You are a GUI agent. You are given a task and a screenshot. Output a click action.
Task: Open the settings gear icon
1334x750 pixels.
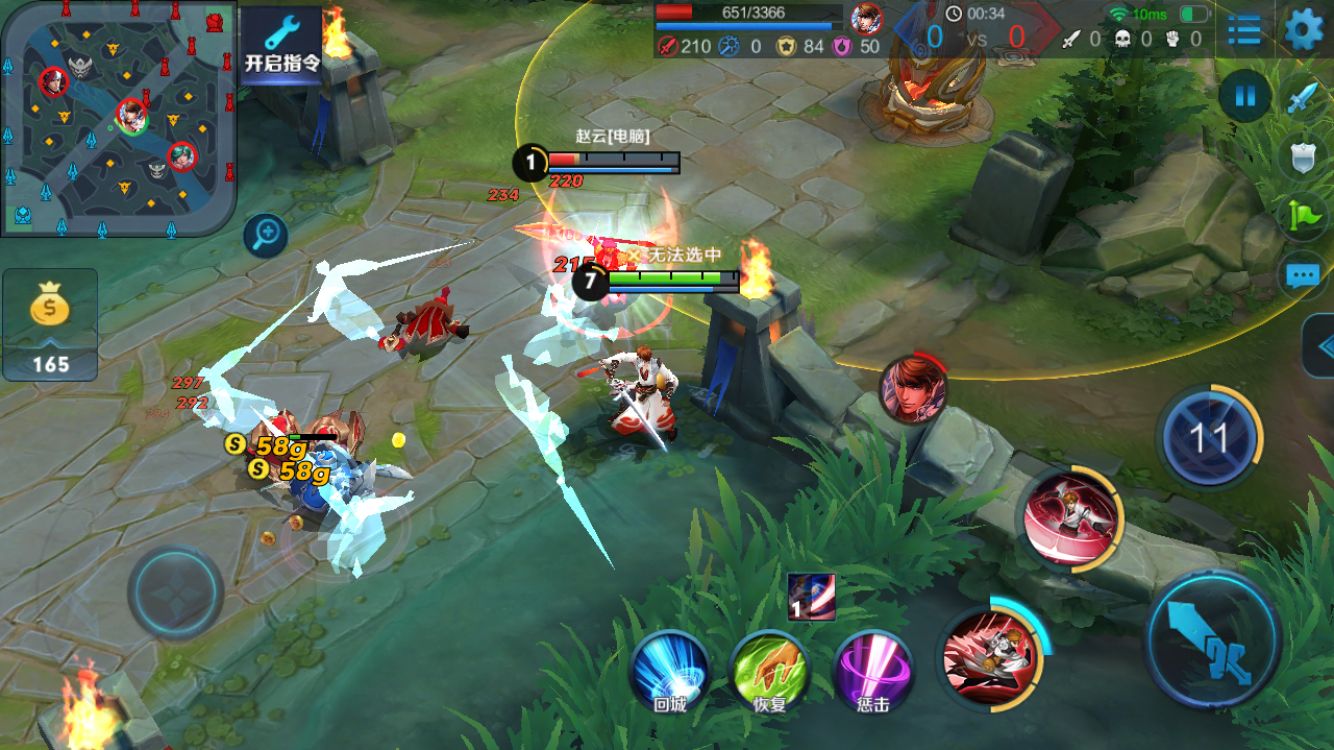pos(1303,29)
